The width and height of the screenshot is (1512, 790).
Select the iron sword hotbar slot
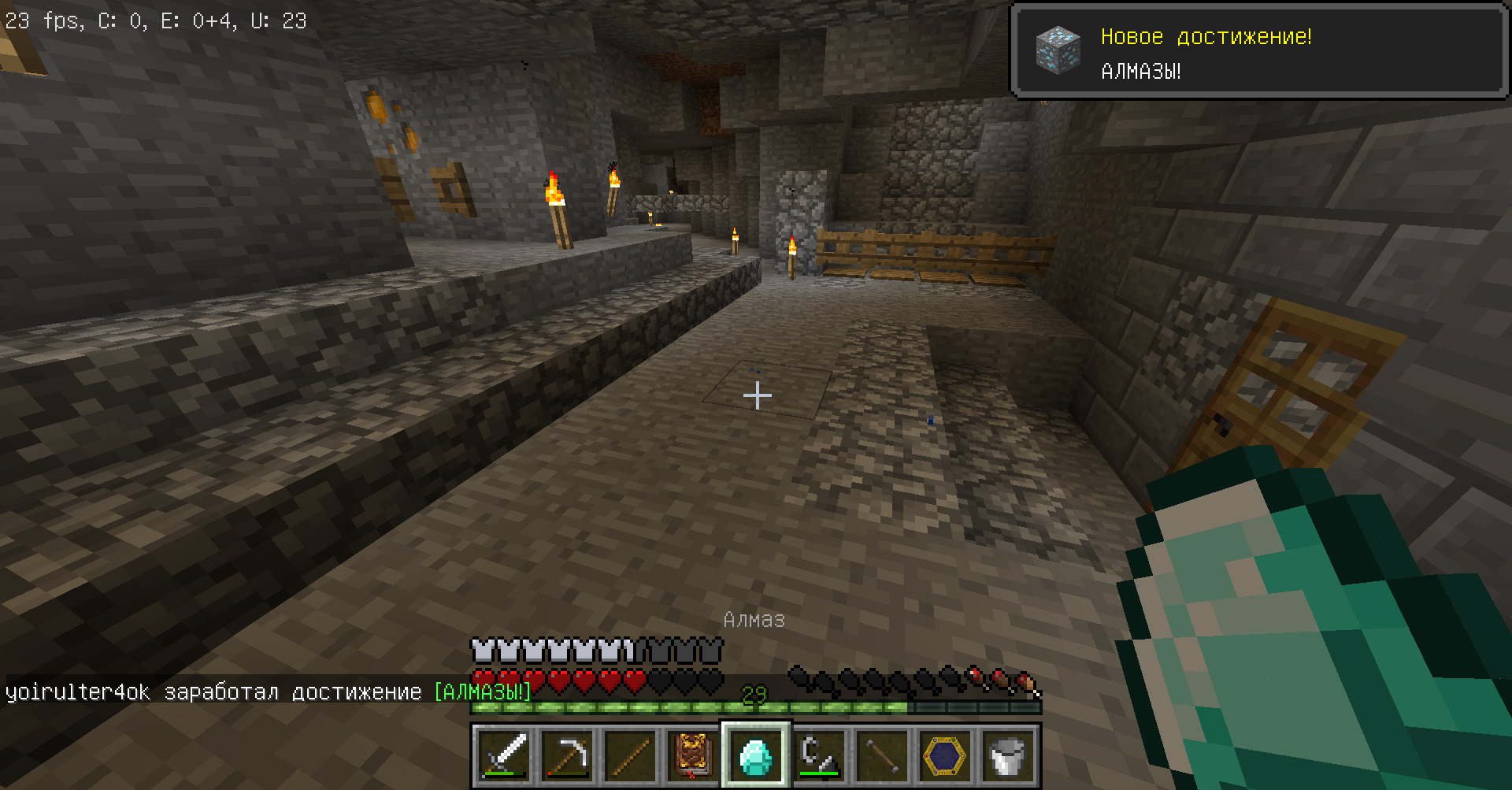pyautogui.click(x=504, y=756)
